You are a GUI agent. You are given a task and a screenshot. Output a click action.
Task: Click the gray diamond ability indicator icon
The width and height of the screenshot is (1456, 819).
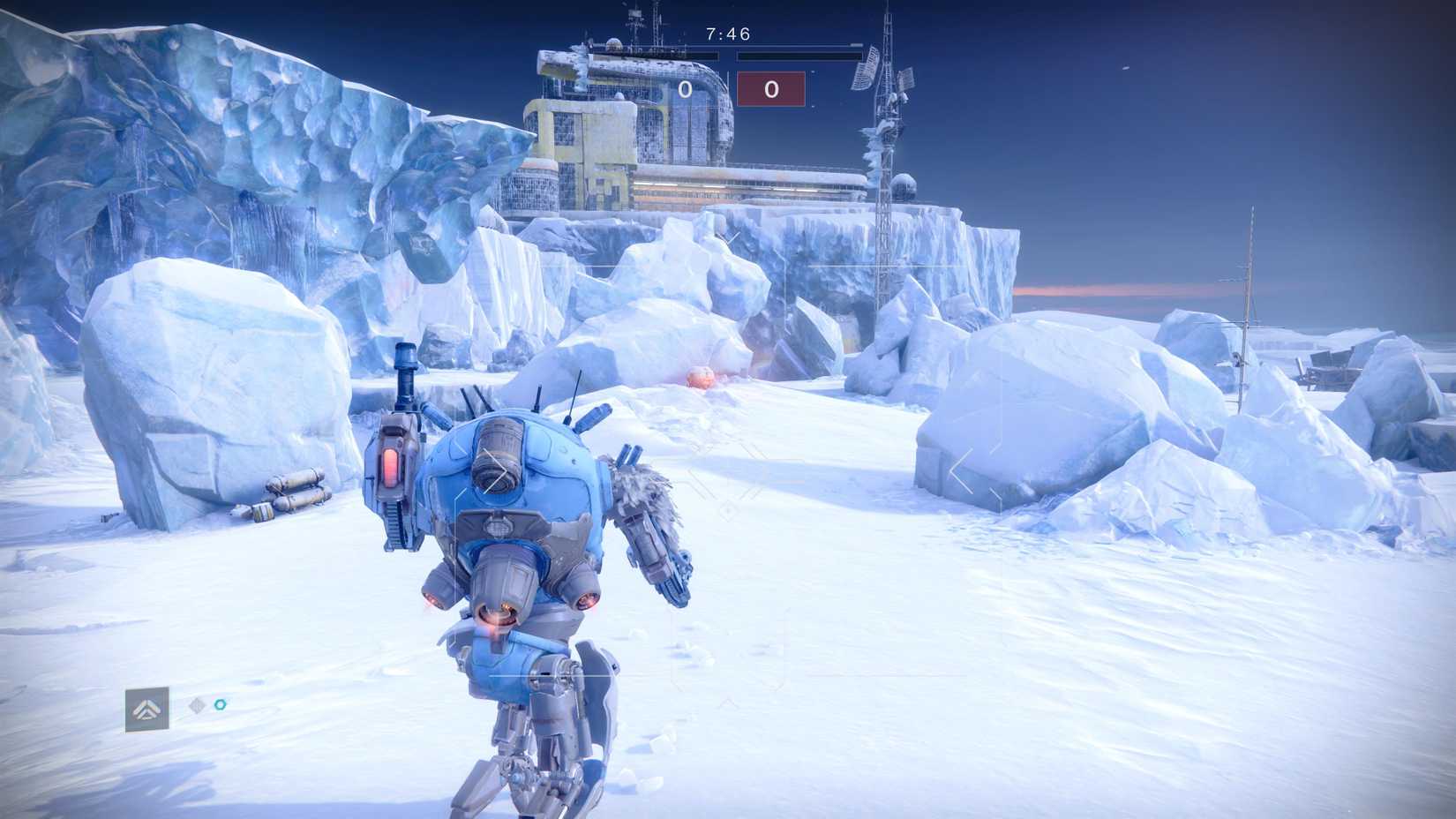coord(196,706)
